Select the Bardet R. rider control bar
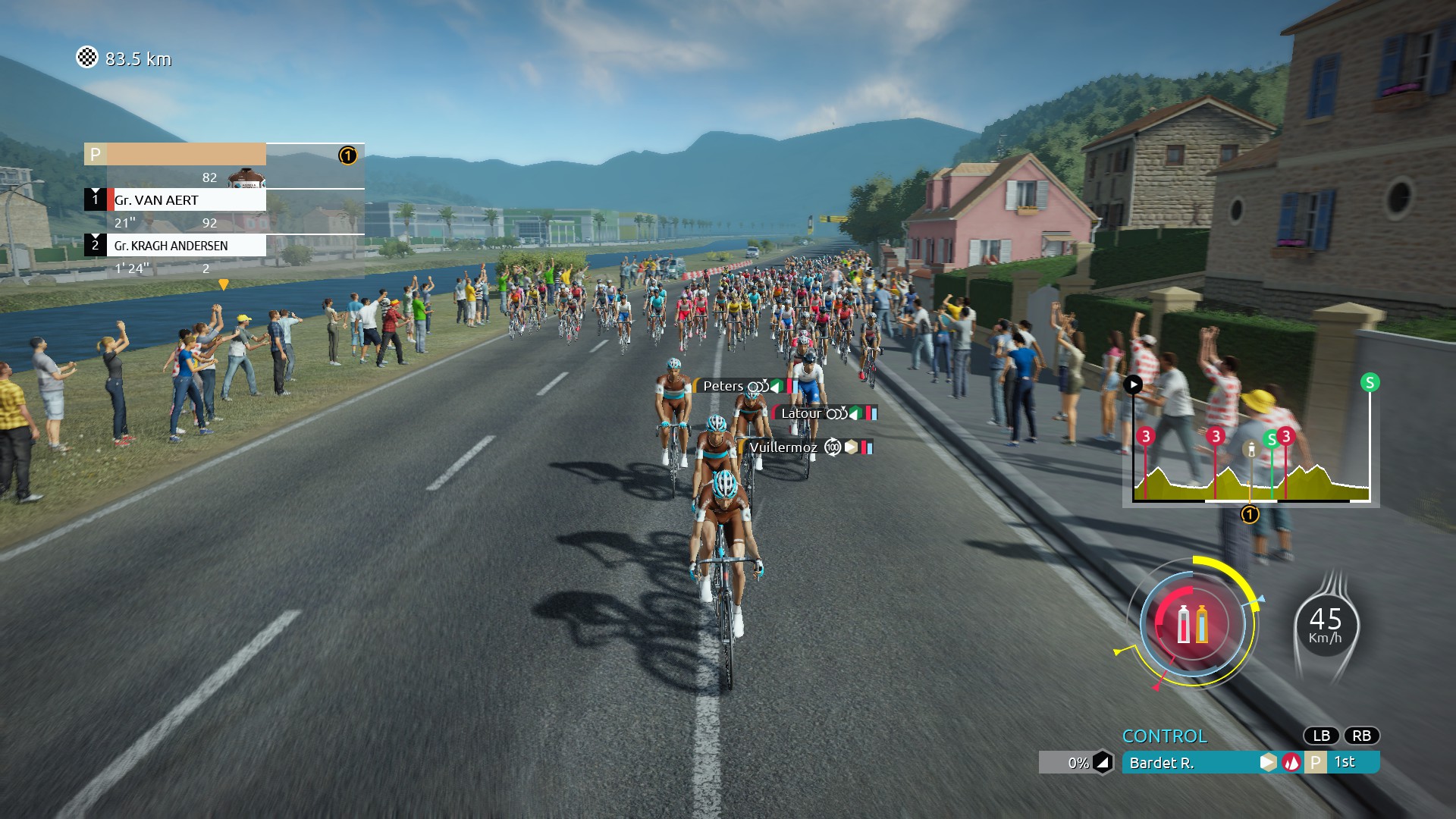Viewport: 1456px width, 819px height. [1191, 763]
